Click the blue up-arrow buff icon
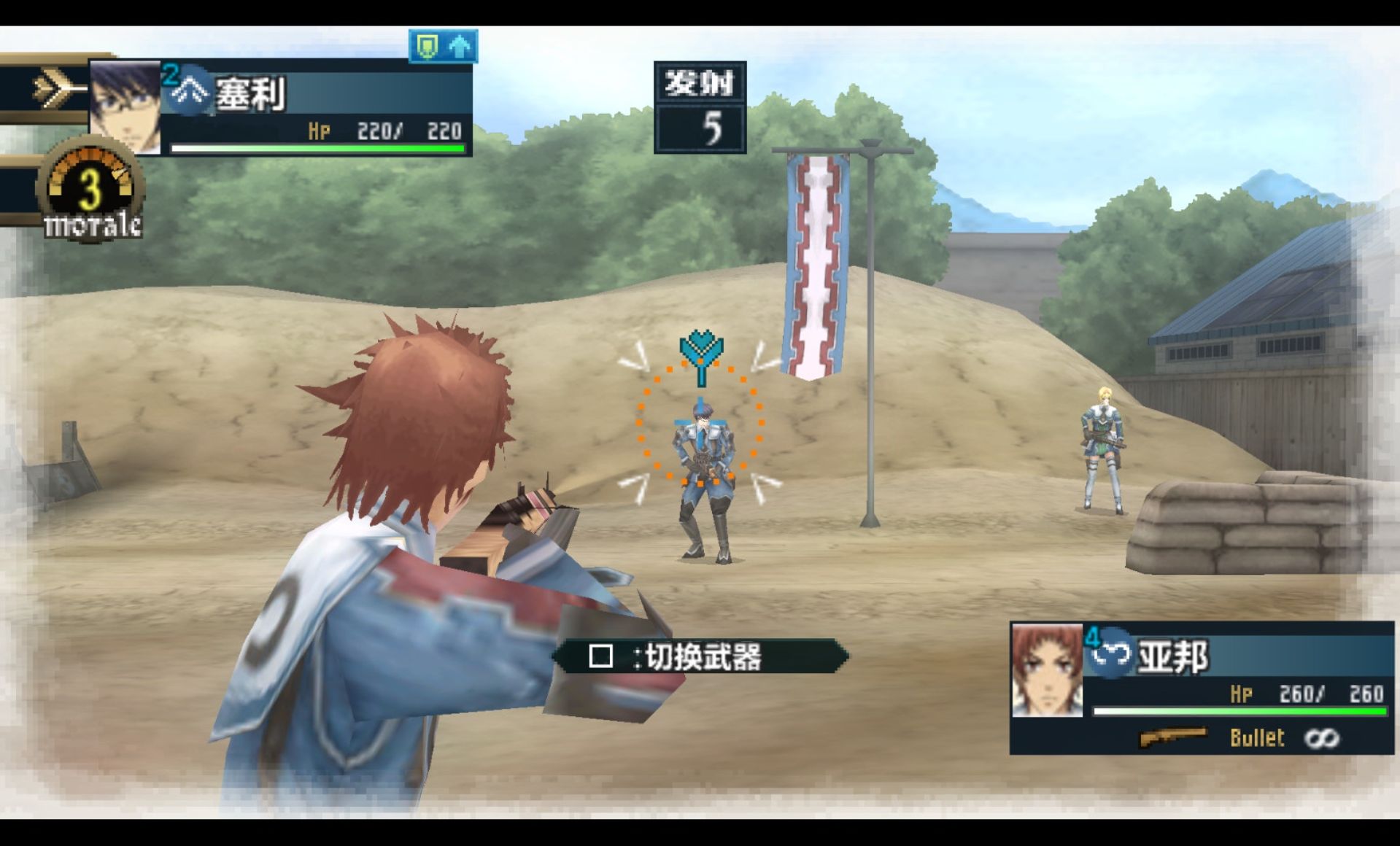Viewport: 1400px width, 846px height. tap(460, 47)
